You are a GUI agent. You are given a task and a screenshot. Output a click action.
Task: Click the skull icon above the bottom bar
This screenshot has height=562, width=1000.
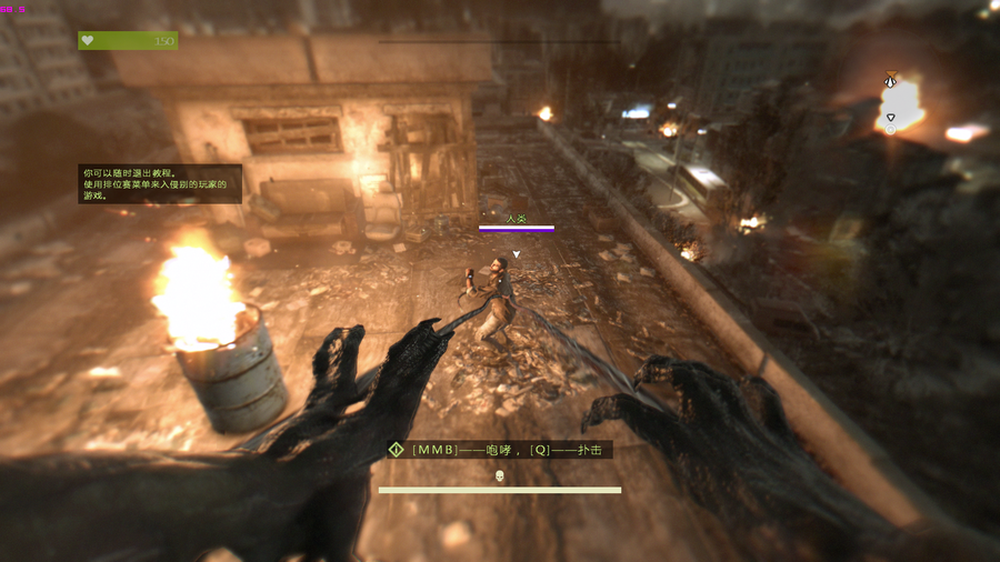click(499, 476)
